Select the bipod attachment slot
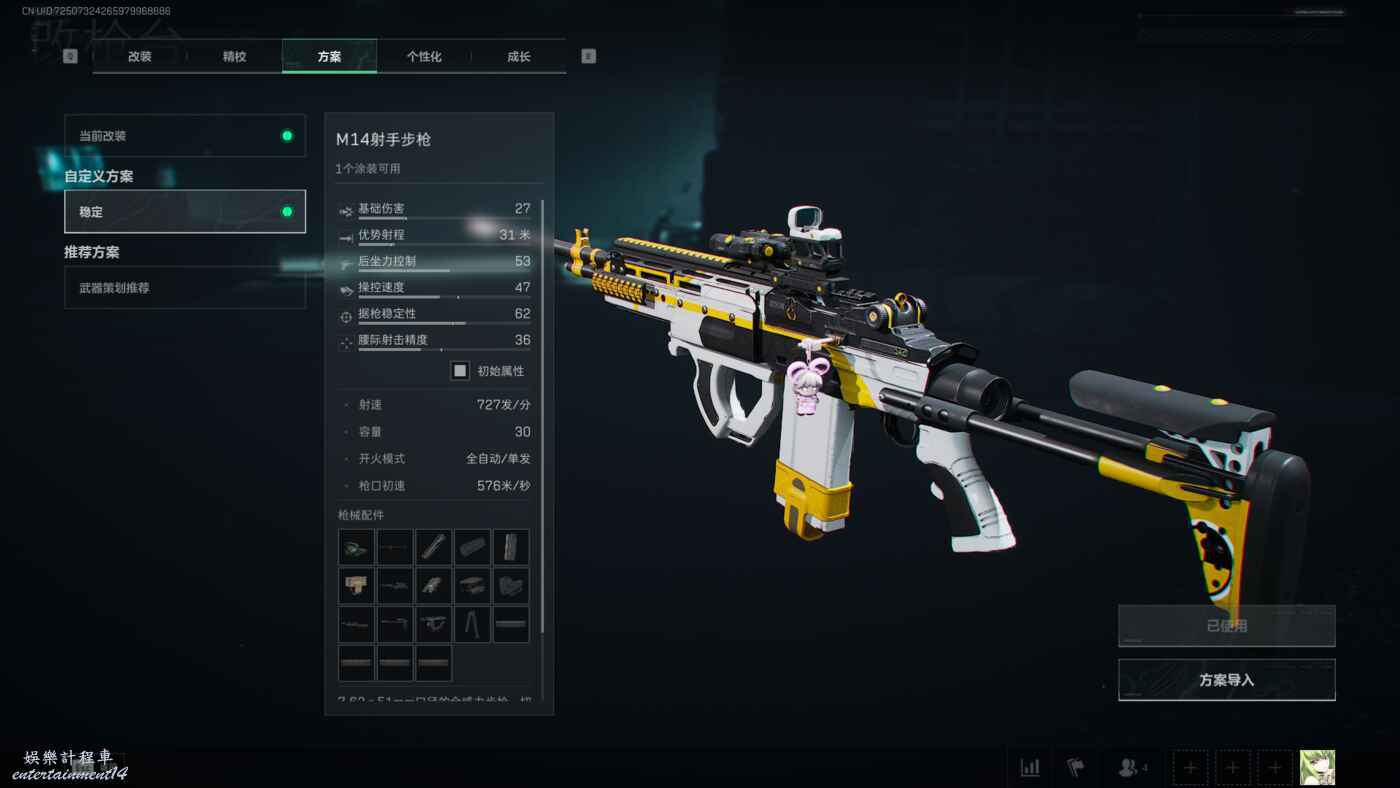The height and width of the screenshot is (788, 1400). click(472, 625)
